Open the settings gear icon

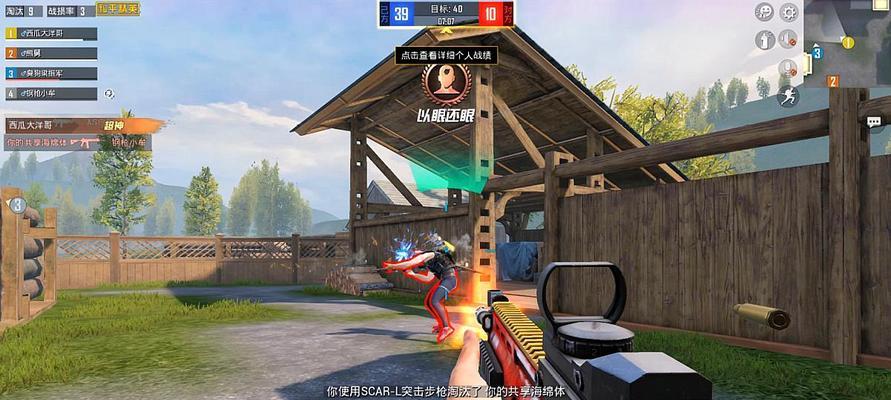click(788, 13)
